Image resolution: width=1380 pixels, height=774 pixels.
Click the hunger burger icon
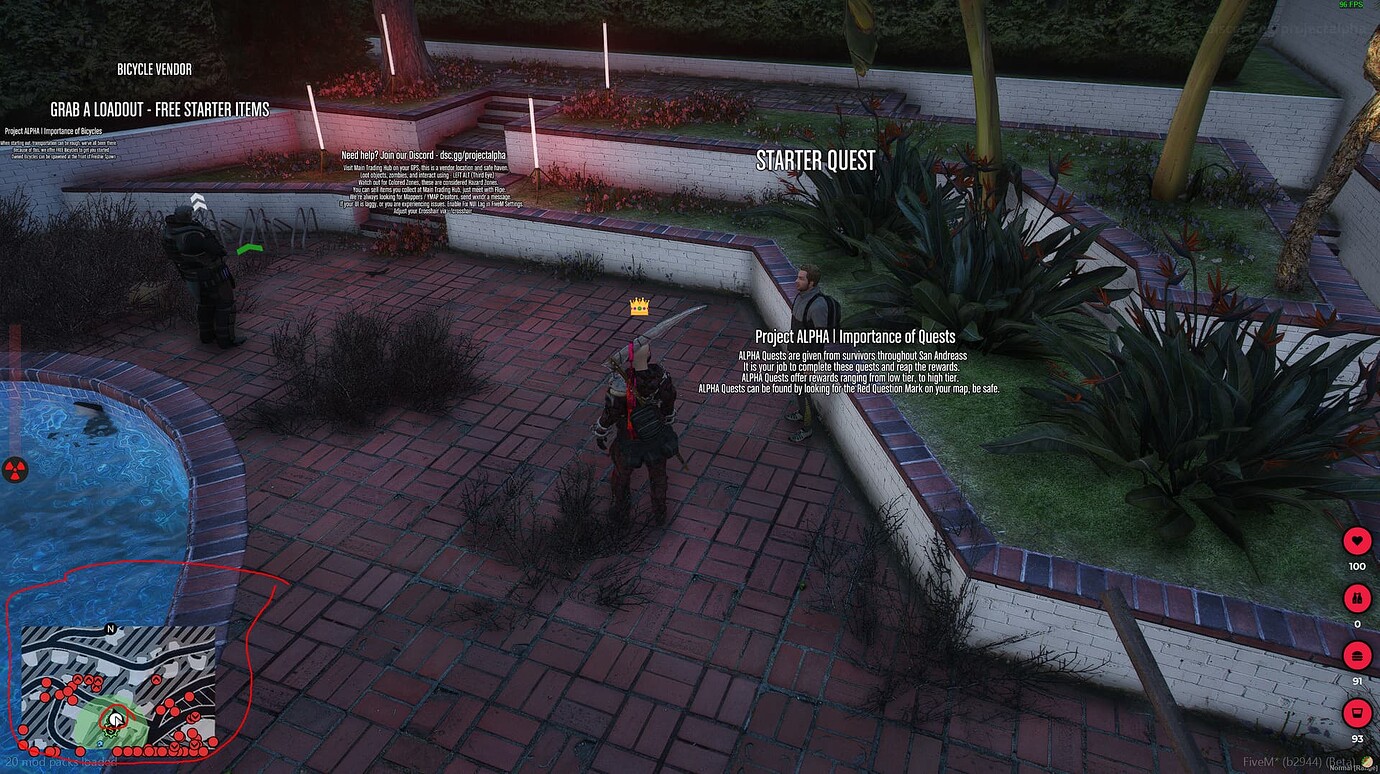click(1356, 656)
